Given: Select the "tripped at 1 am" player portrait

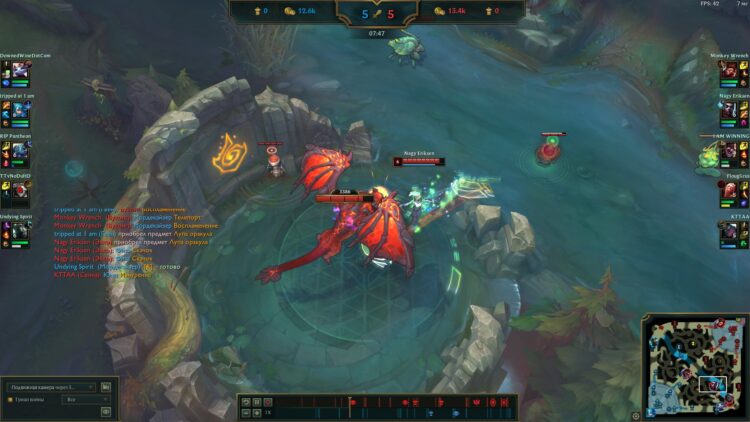Looking at the screenshot, I should 22,108.
